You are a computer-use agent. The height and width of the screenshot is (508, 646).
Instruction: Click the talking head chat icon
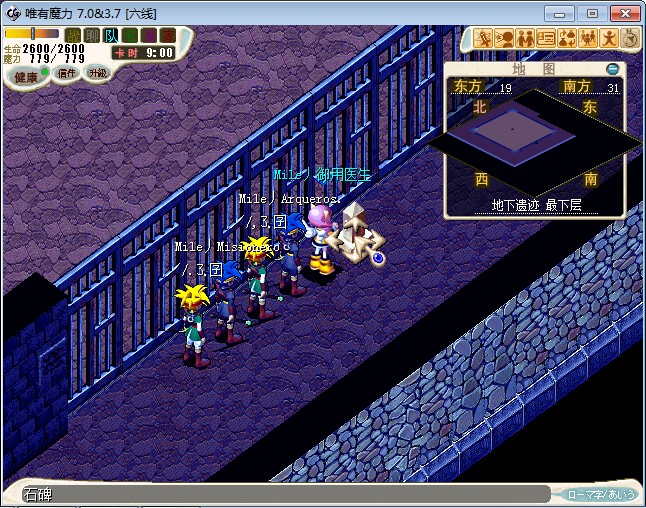(505, 39)
